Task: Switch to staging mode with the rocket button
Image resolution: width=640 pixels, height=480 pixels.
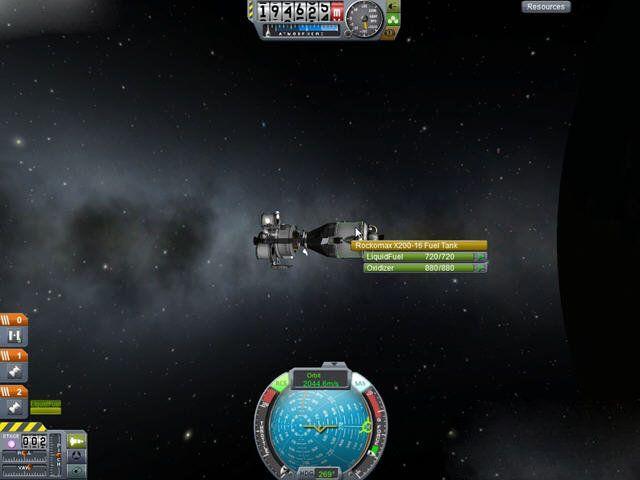Action: click(x=77, y=439)
